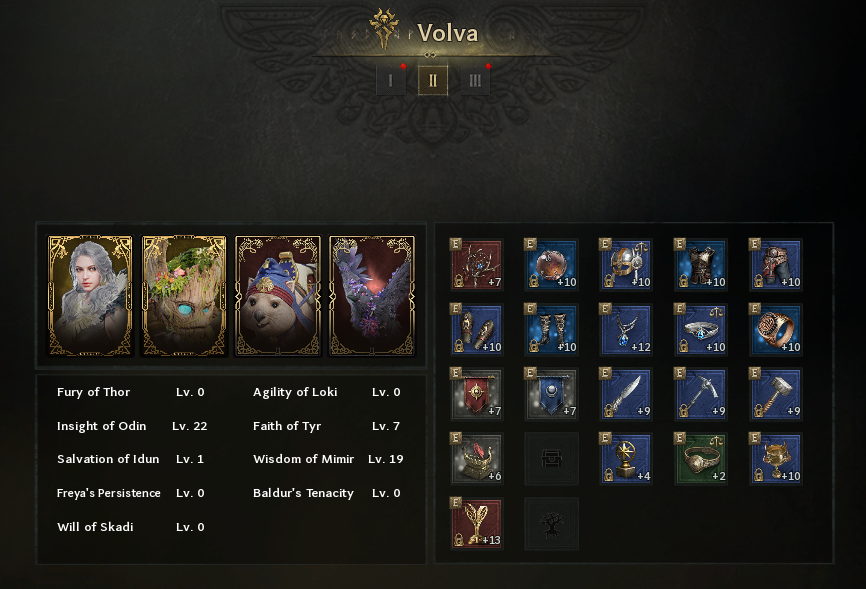The height and width of the screenshot is (589, 866).
Task: Inspect the +12 blue necklace
Action: (x=626, y=329)
